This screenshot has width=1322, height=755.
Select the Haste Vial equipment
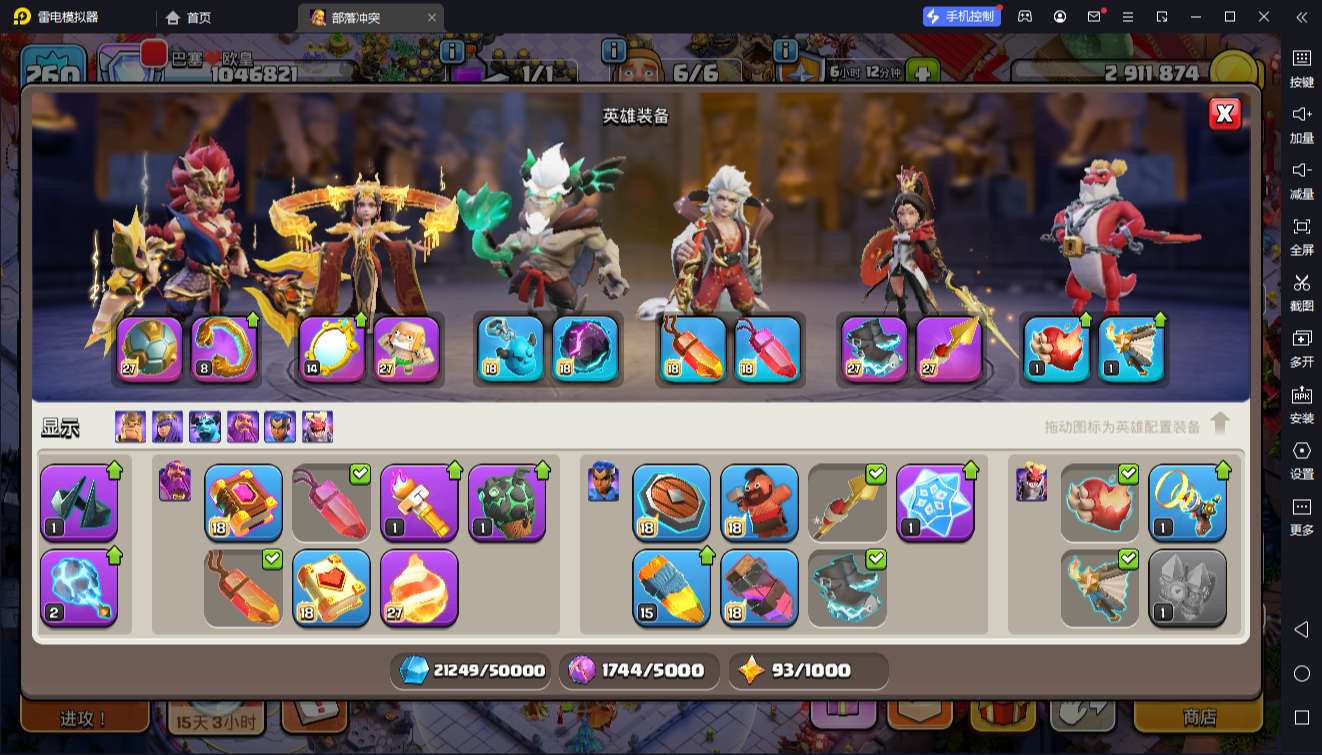(x=671, y=587)
